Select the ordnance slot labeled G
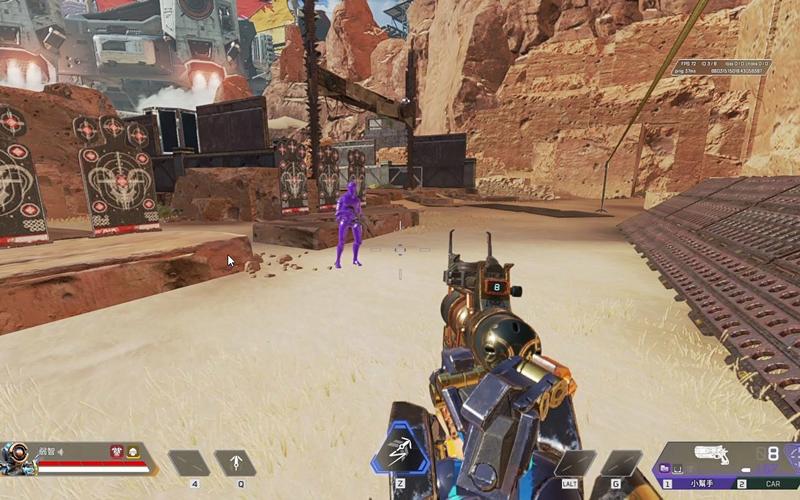This screenshot has width=800, height=500. (x=621, y=463)
